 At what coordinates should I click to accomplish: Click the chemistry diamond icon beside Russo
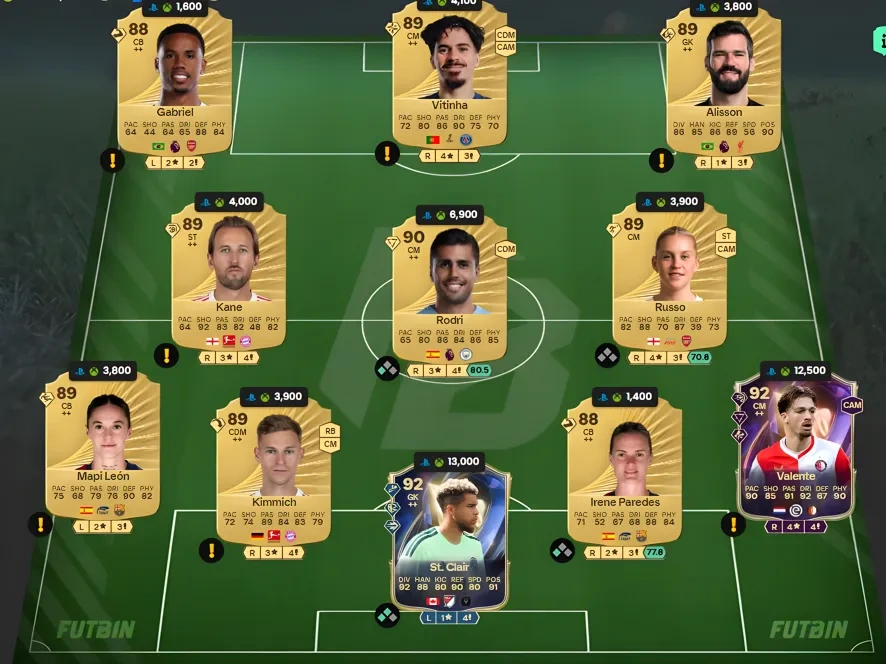pyautogui.click(x=606, y=356)
